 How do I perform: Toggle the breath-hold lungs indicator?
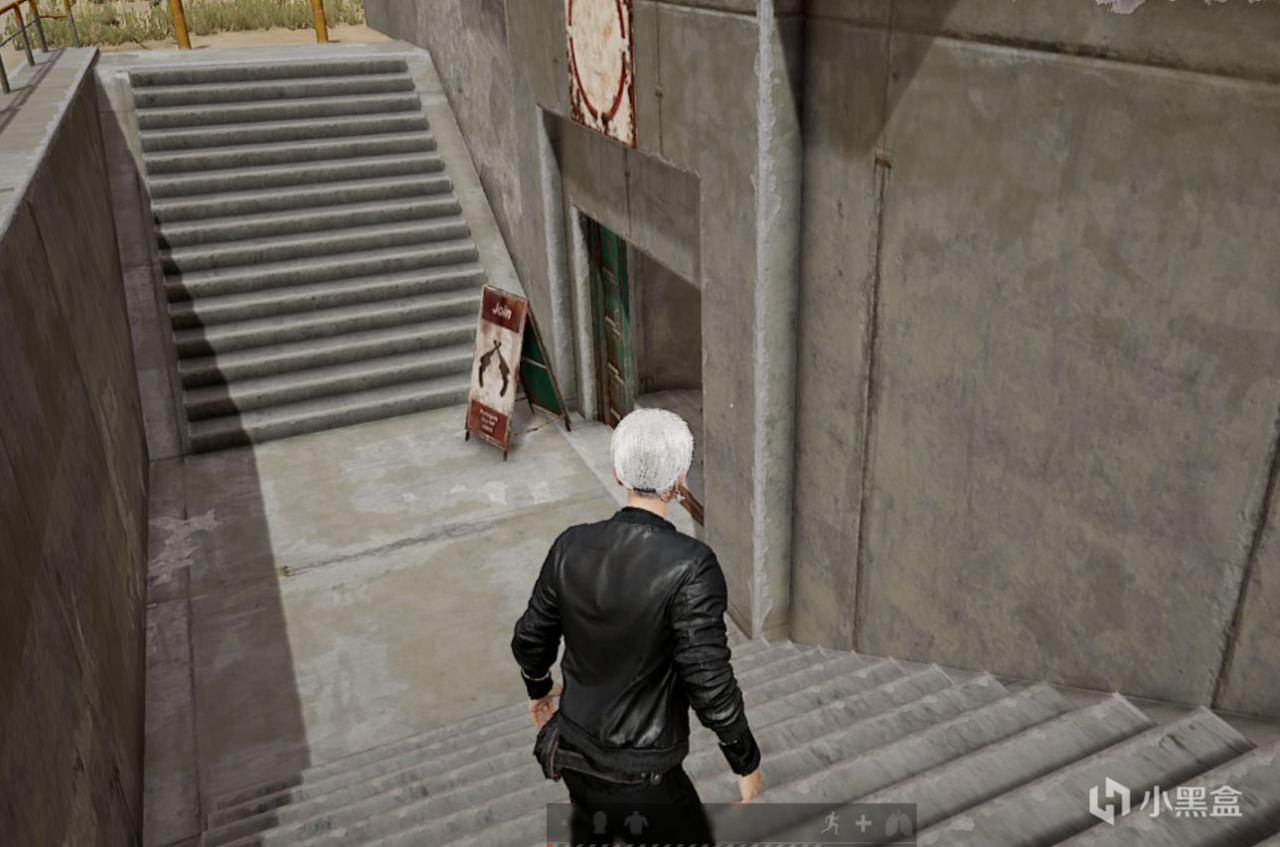(898, 822)
